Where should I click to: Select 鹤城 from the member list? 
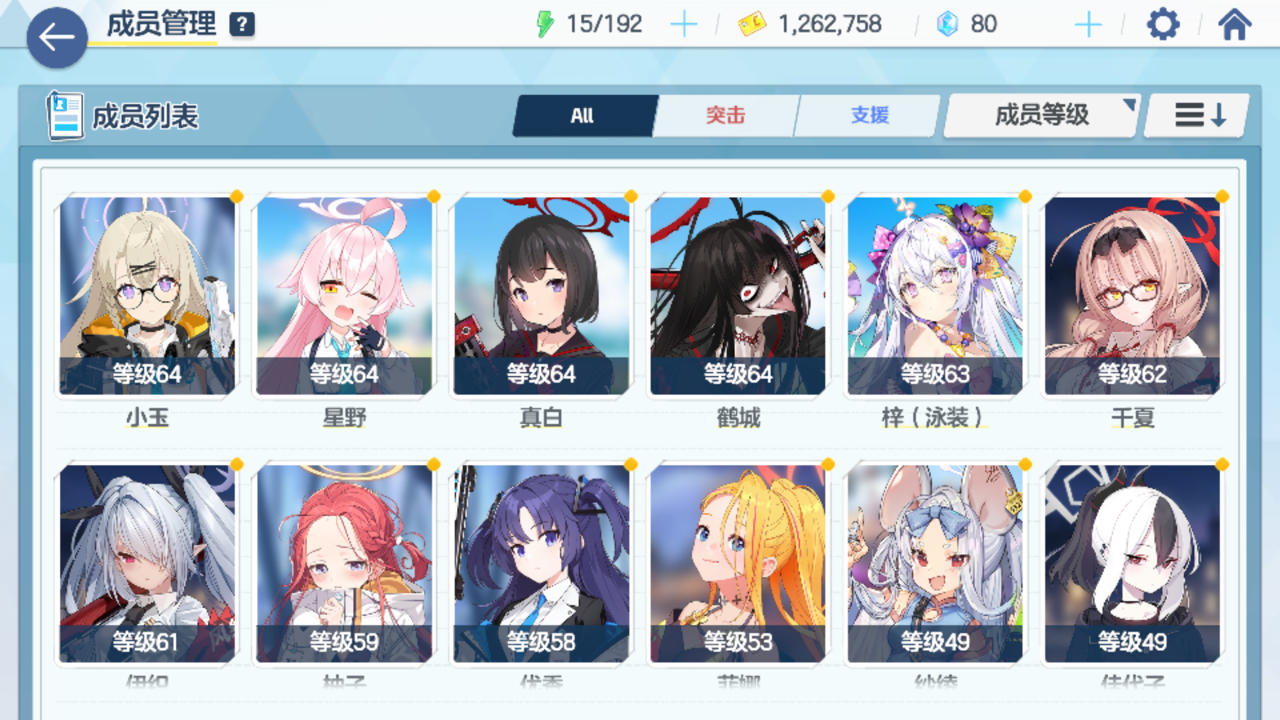(738, 293)
